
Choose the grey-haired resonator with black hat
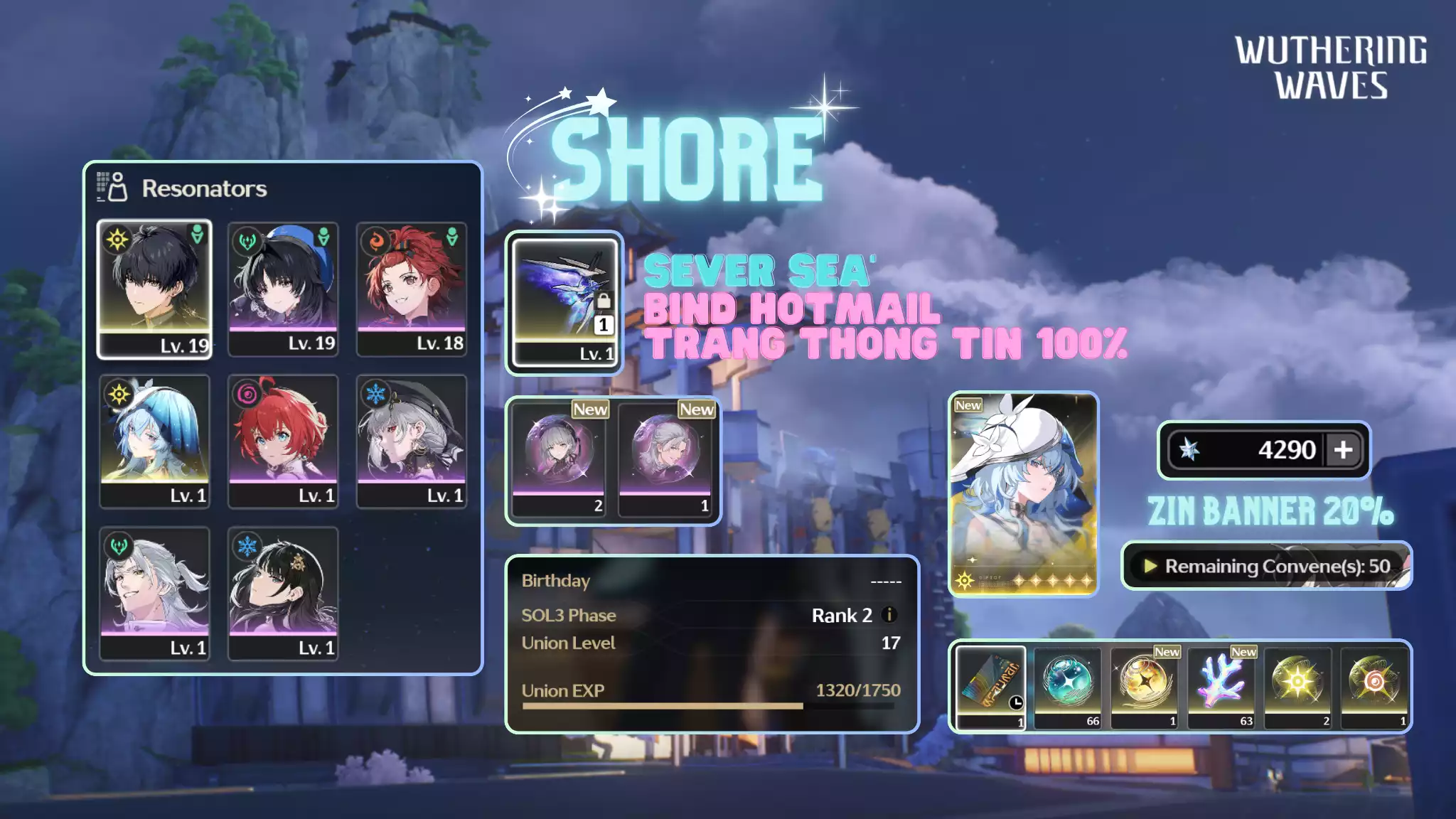point(412,441)
